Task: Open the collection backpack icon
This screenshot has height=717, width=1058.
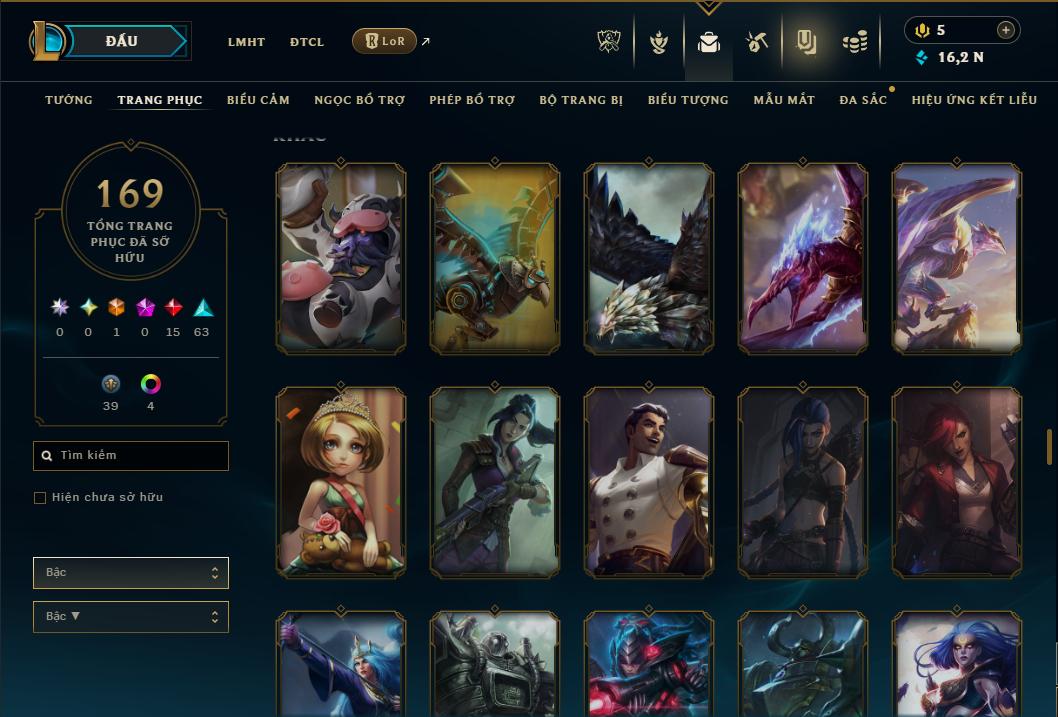Action: tap(709, 42)
